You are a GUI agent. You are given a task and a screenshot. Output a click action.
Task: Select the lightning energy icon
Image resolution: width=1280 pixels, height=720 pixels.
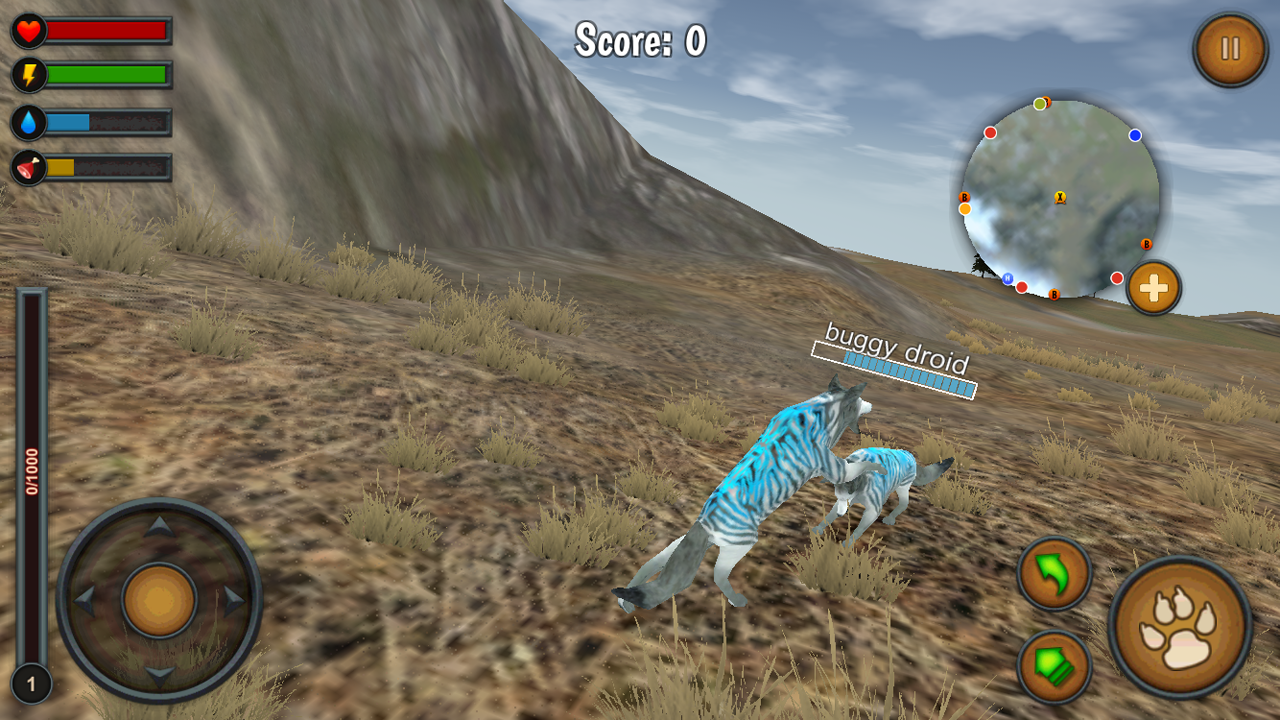(x=29, y=72)
